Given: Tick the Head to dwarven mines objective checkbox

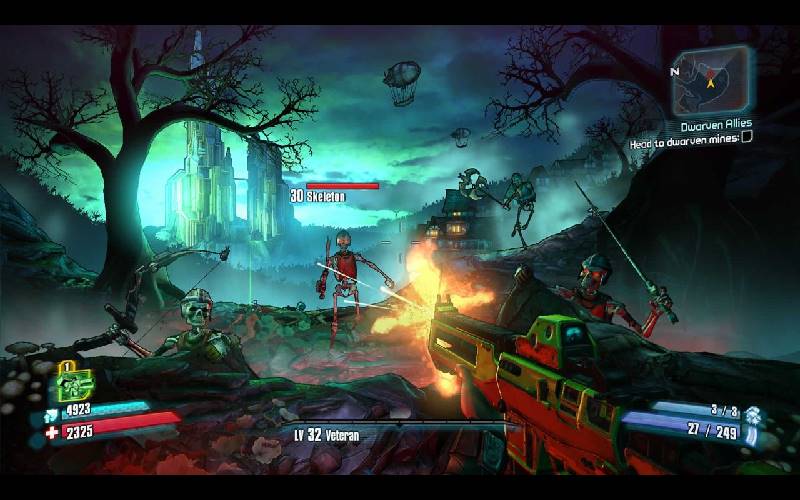Looking at the screenshot, I should pos(746,138).
